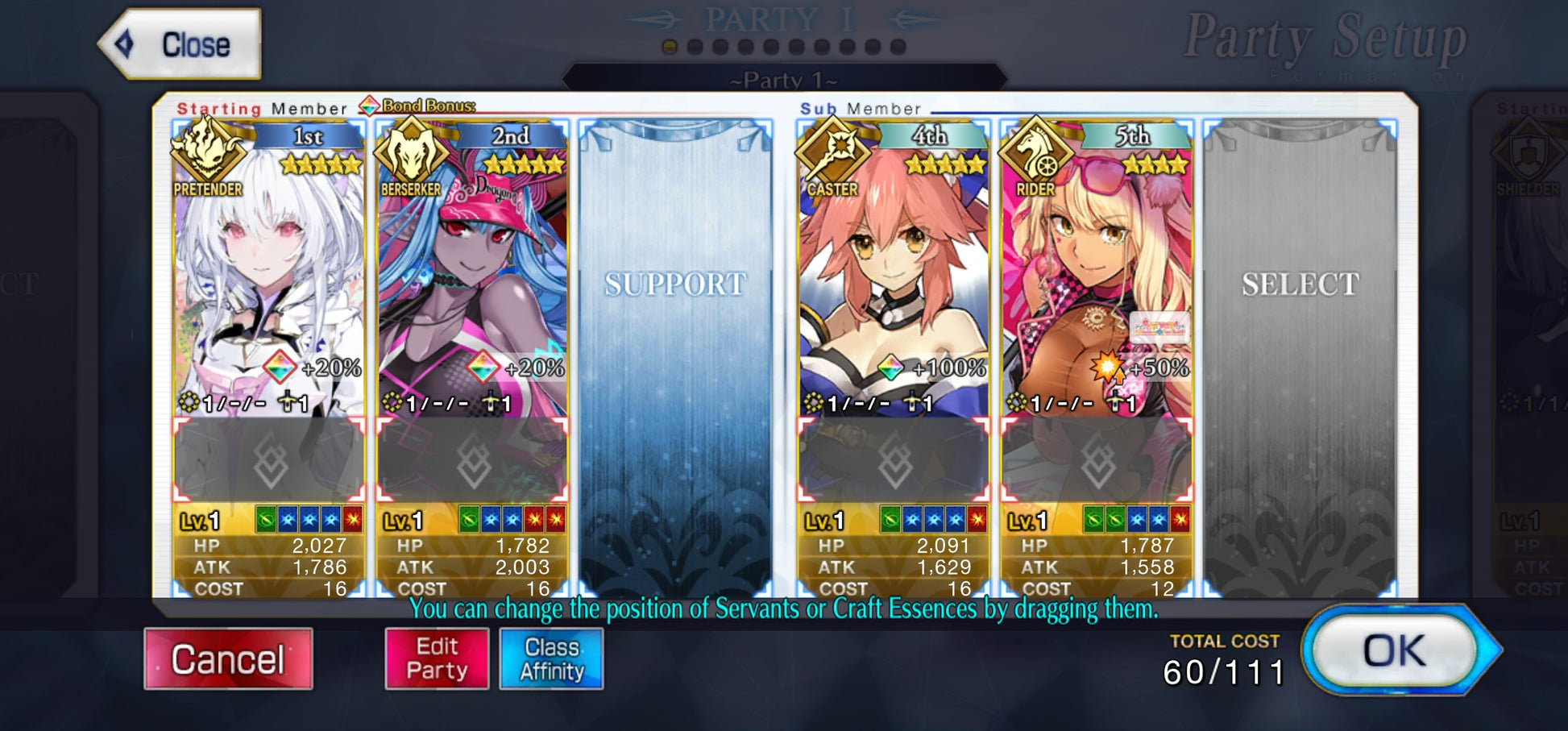Select the 1st slot Pretender servant card
This screenshot has height=731, width=1568.
tap(269, 274)
